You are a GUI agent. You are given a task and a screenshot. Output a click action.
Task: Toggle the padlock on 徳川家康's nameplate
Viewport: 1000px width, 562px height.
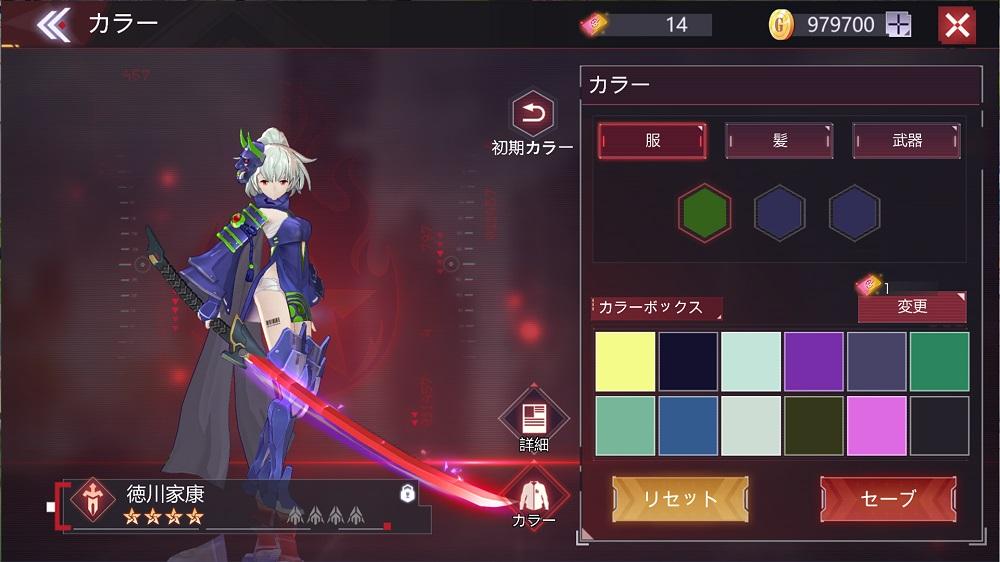pyautogui.click(x=407, y=493)
